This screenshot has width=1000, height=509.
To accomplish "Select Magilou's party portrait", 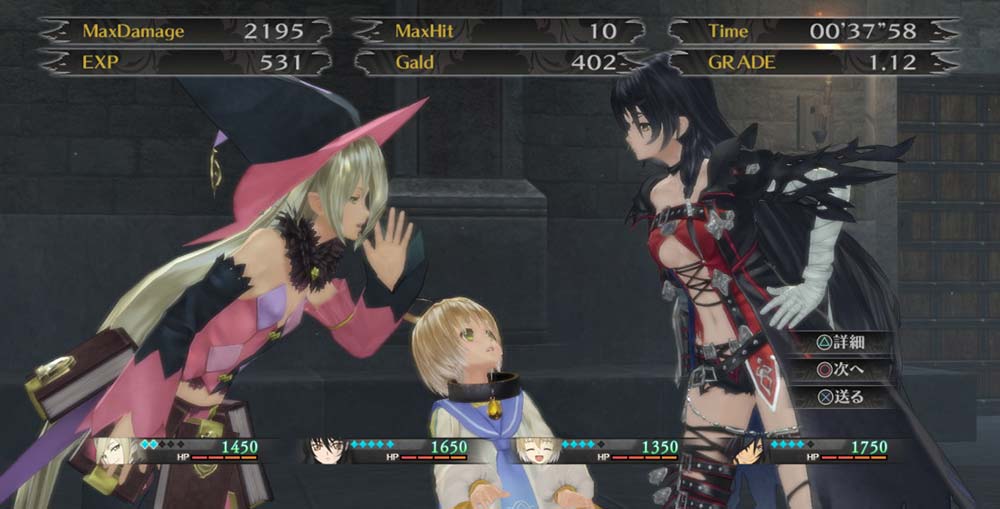I will 117,450.
